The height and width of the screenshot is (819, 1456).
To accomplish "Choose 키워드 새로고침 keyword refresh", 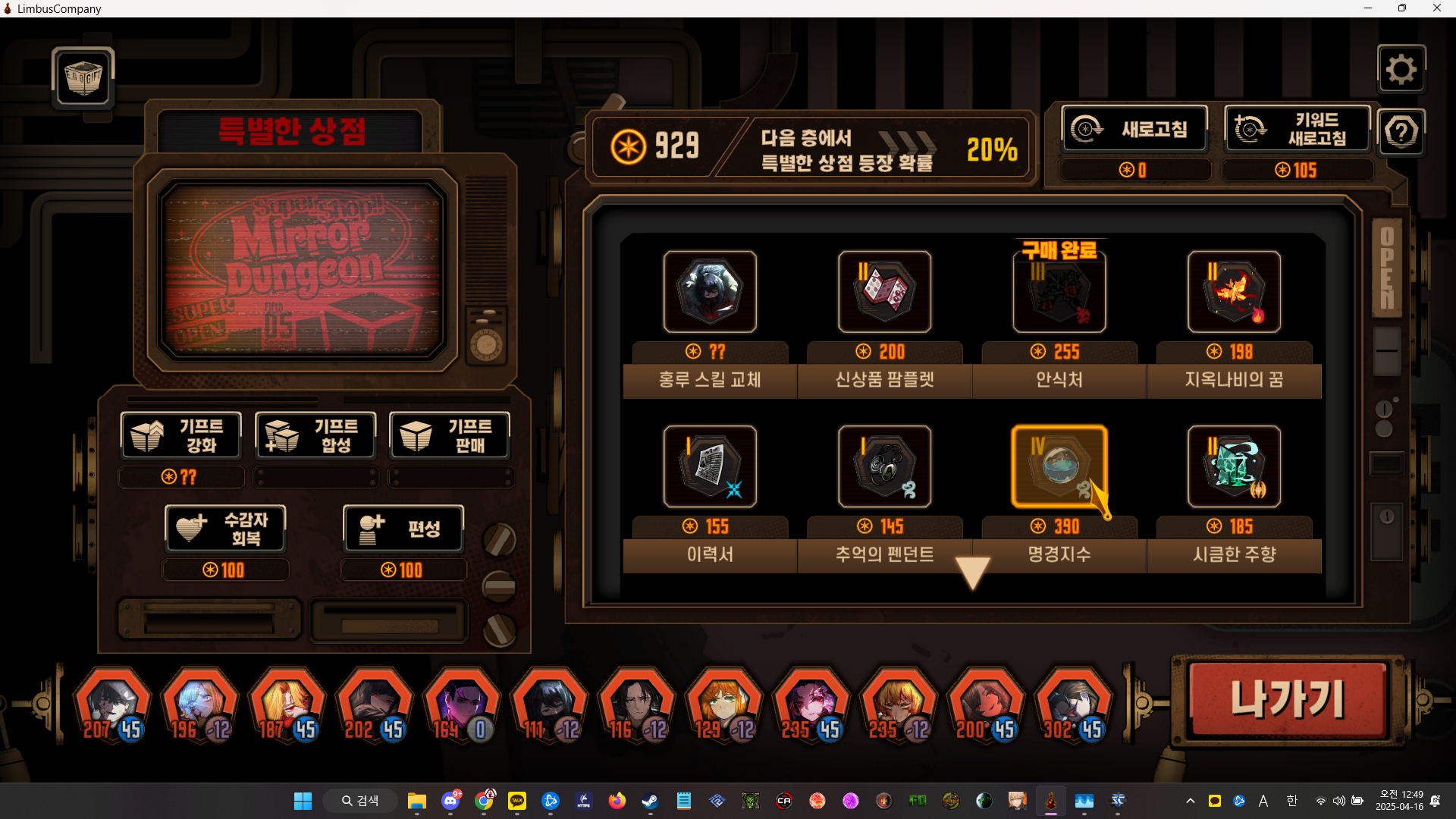I will click(1297, 129).
